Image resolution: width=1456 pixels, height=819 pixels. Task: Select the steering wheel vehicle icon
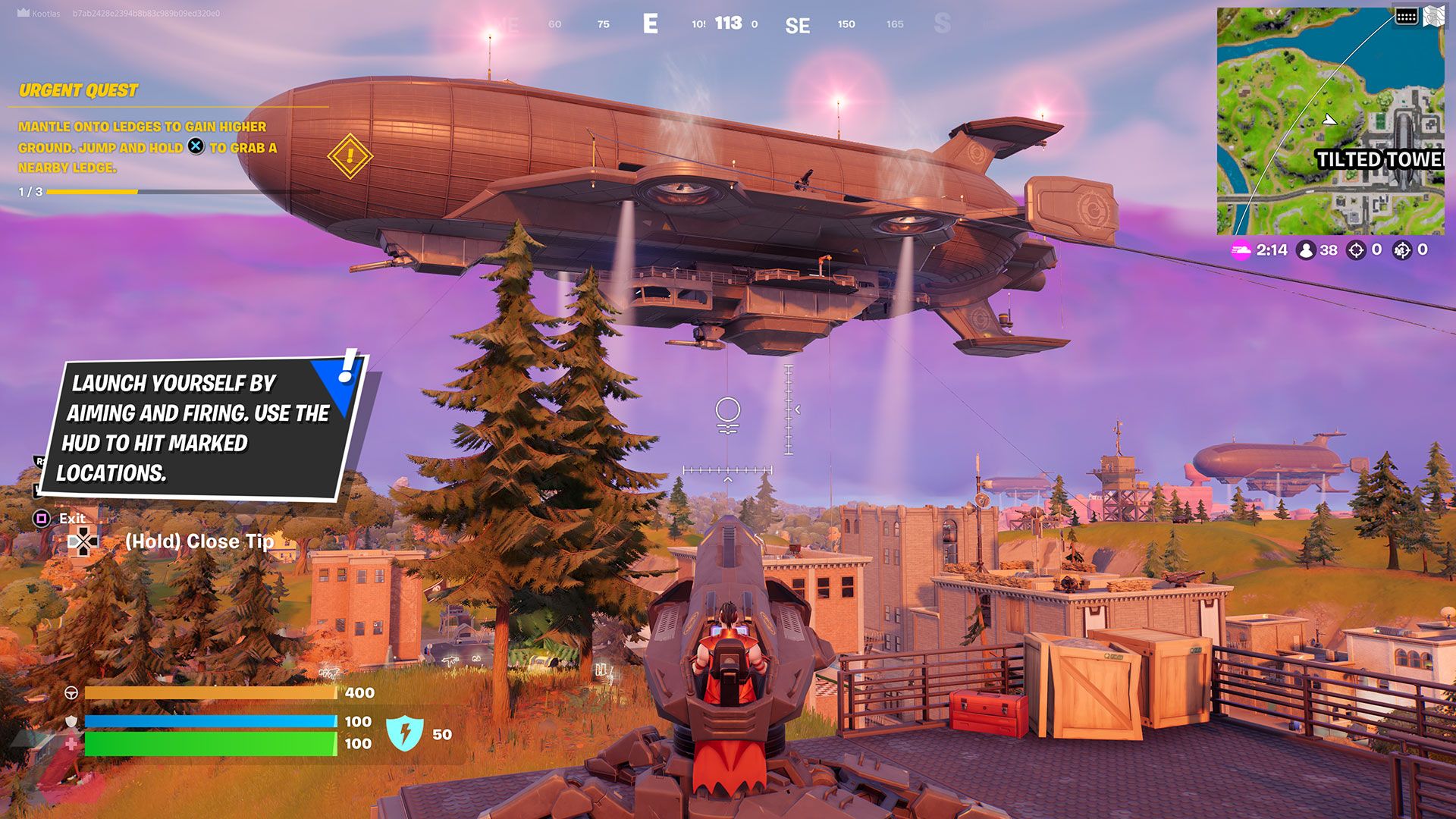pos(71,692)
